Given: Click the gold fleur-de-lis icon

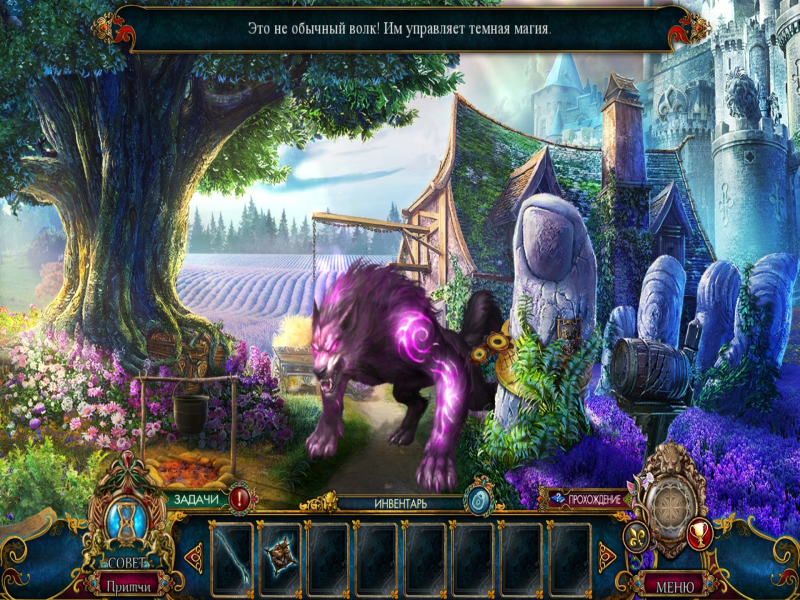Looking at the screenshot, I should (x=637, y=539).
